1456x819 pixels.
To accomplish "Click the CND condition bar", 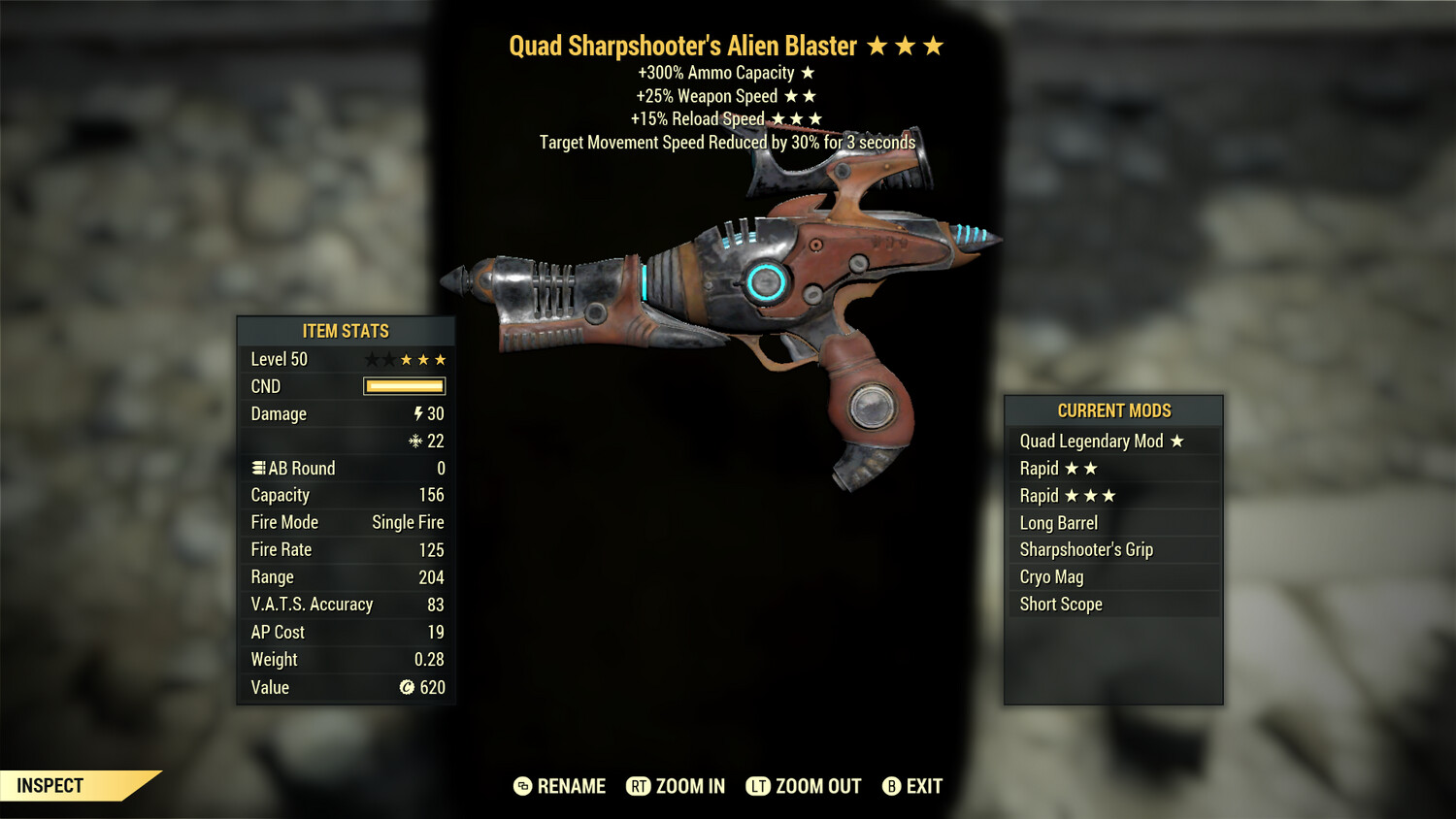I will pyautogui.click(x=402, y=386).
